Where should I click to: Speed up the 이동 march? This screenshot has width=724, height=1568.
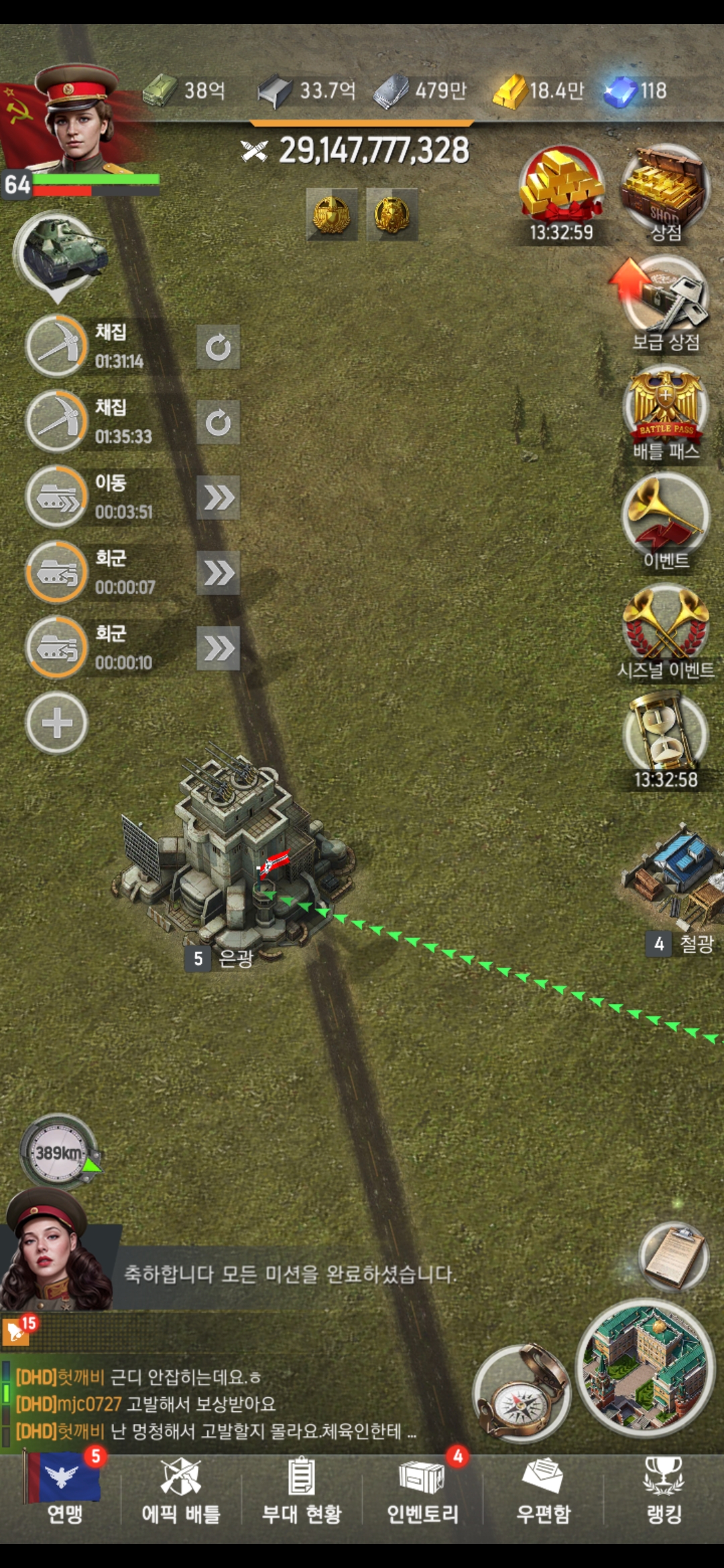pyautogui.click(x=219, y=498)
